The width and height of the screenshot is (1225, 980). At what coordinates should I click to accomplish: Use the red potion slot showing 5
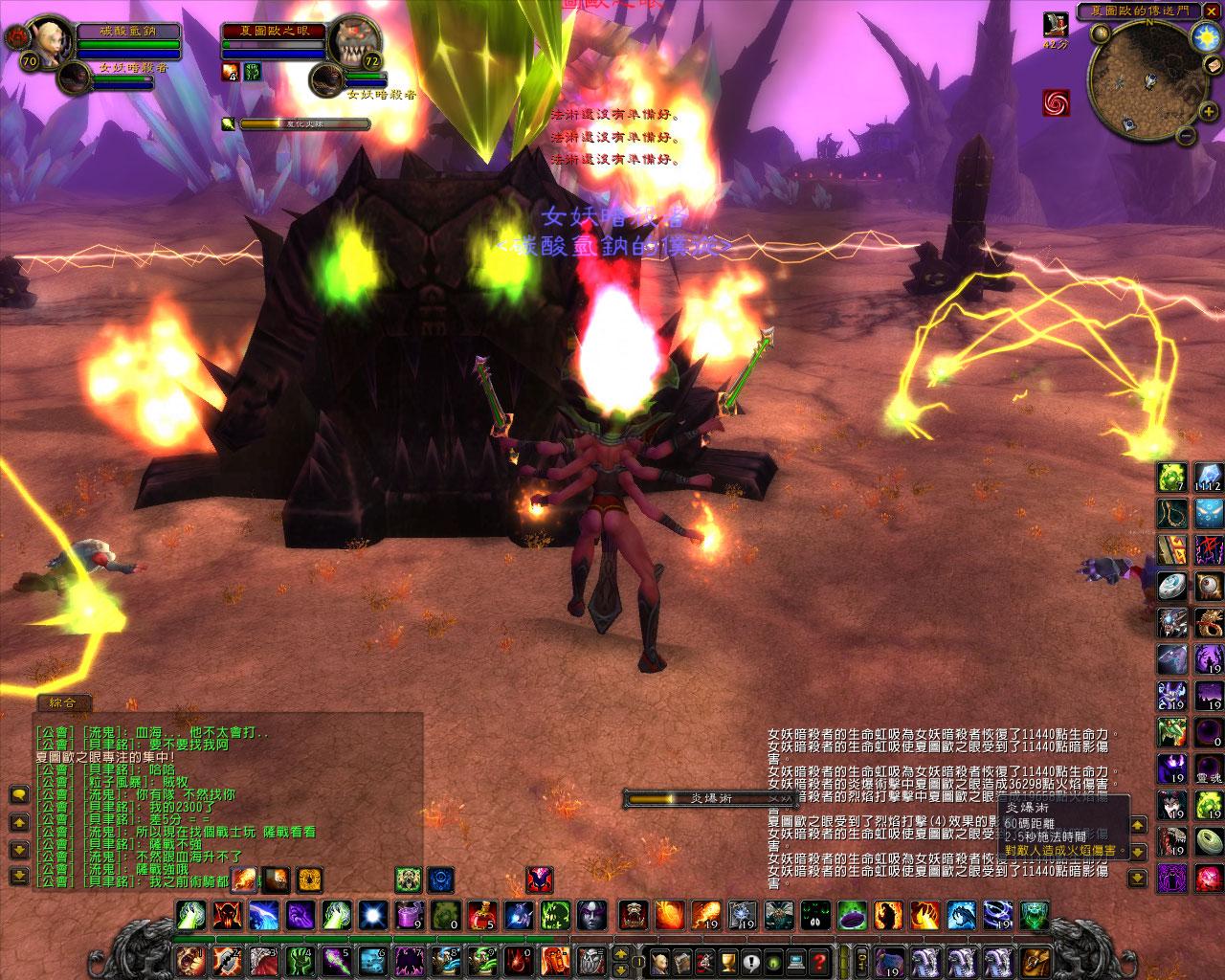click(481, 916)
